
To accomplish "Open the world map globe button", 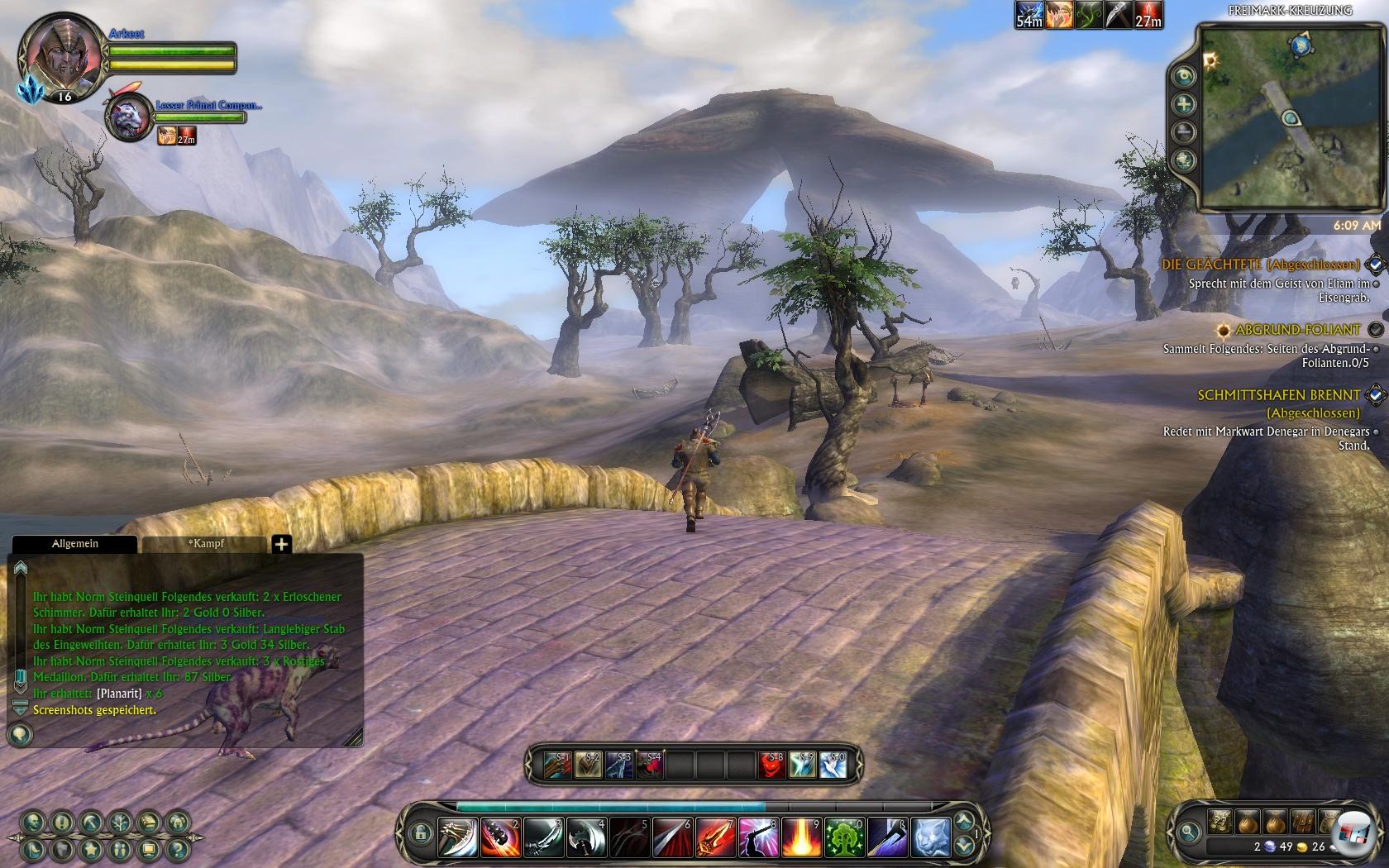I will 1185,160.
